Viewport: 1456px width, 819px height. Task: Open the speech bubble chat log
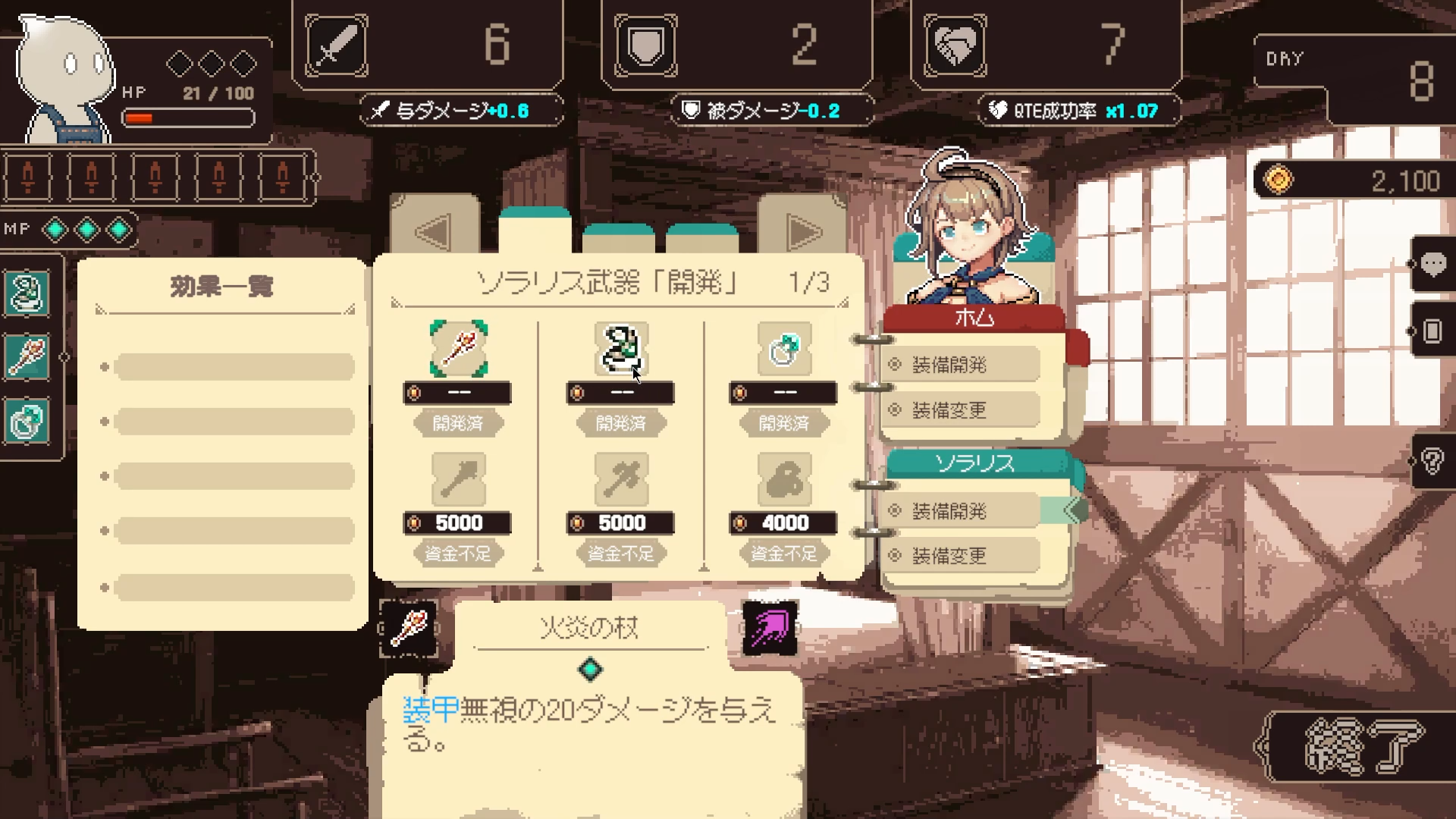point(1432,264)
